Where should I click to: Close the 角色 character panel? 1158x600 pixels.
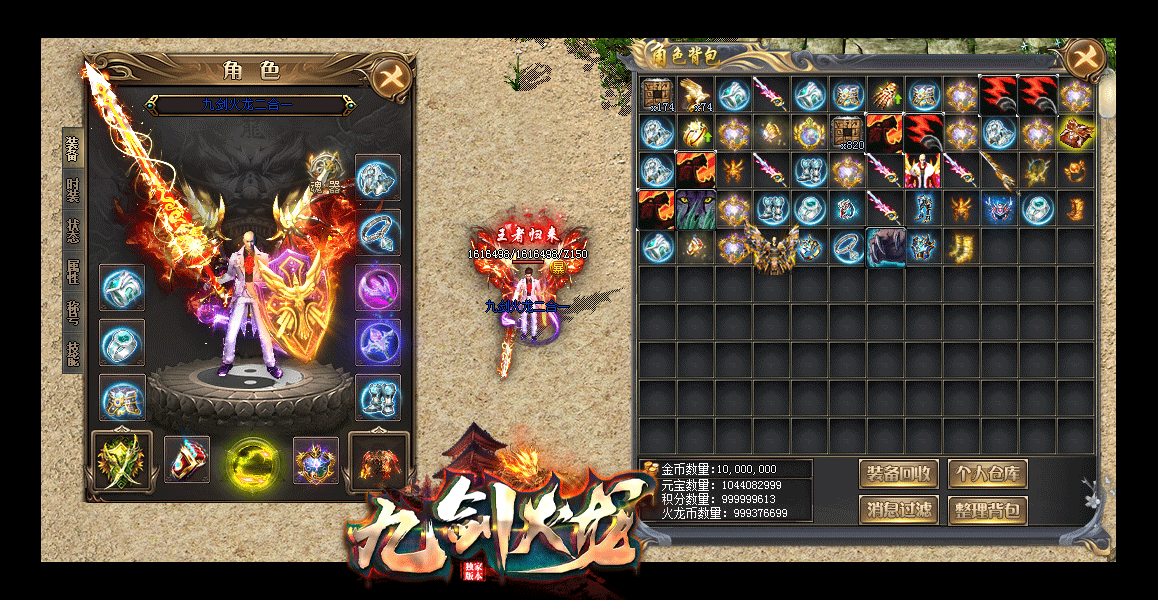coord(390,77)
